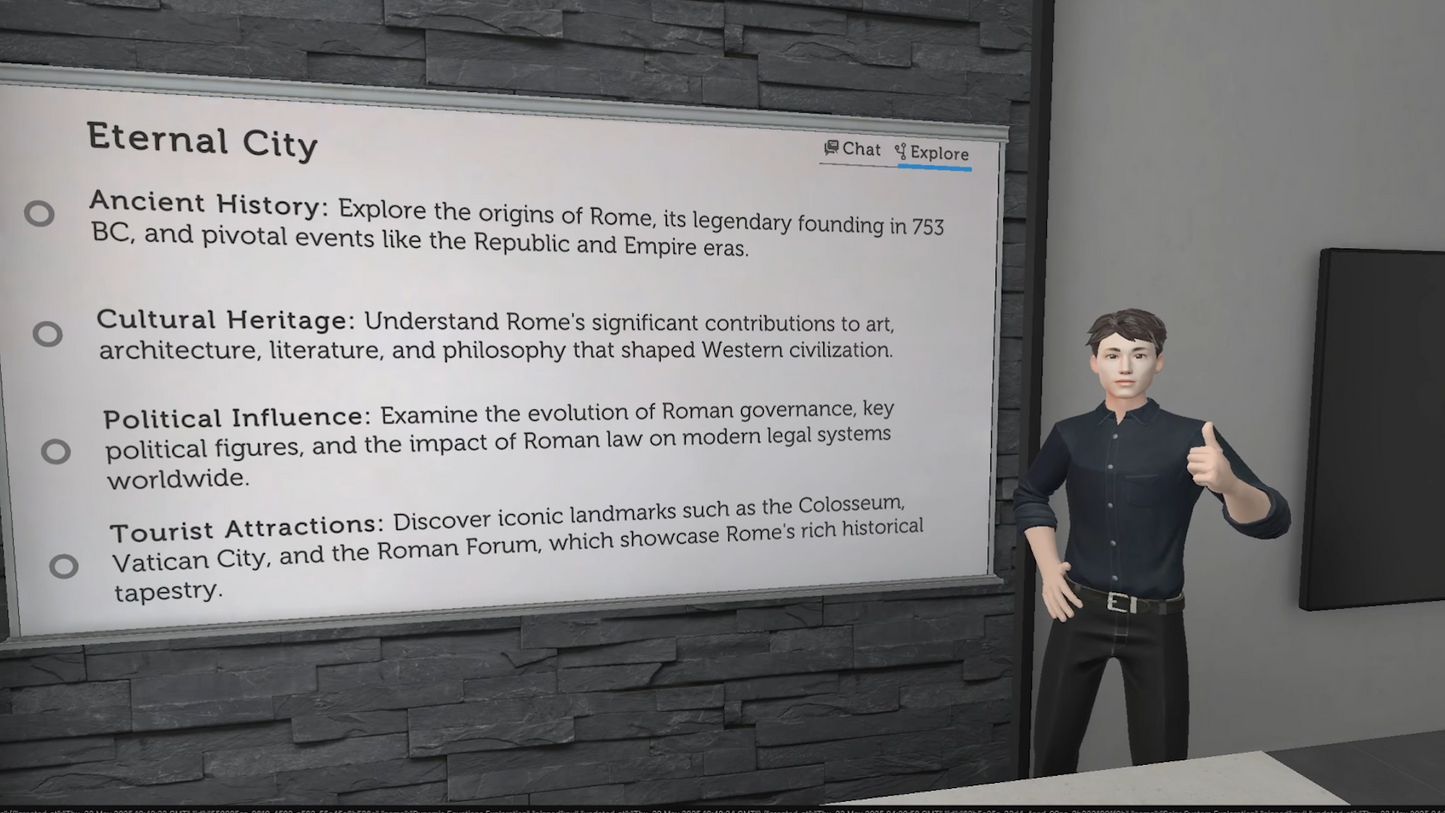
Task: Select the Tourist Attractions radio button
Action: [64, 566]
